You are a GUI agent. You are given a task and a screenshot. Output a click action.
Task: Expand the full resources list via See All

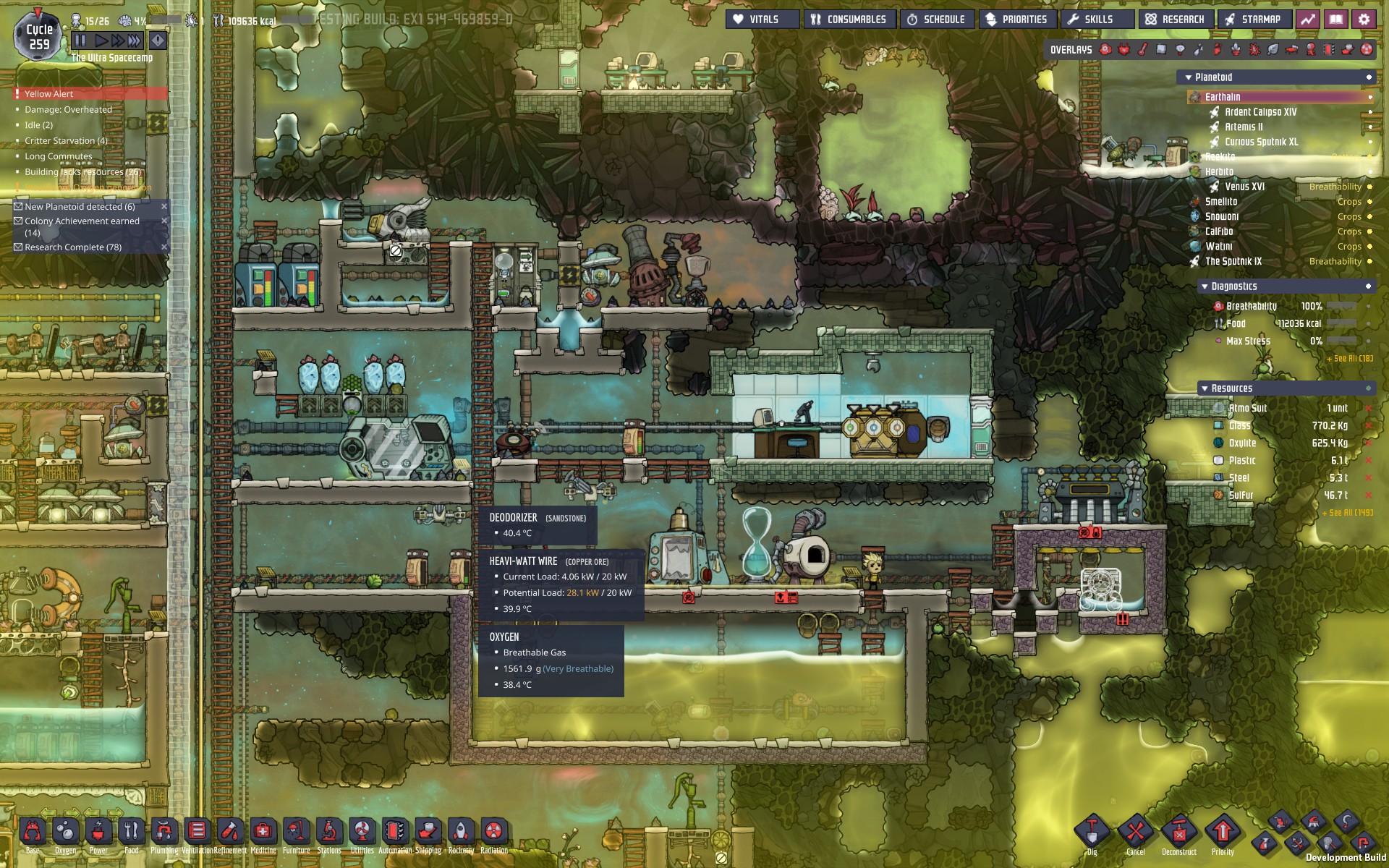1347,513
